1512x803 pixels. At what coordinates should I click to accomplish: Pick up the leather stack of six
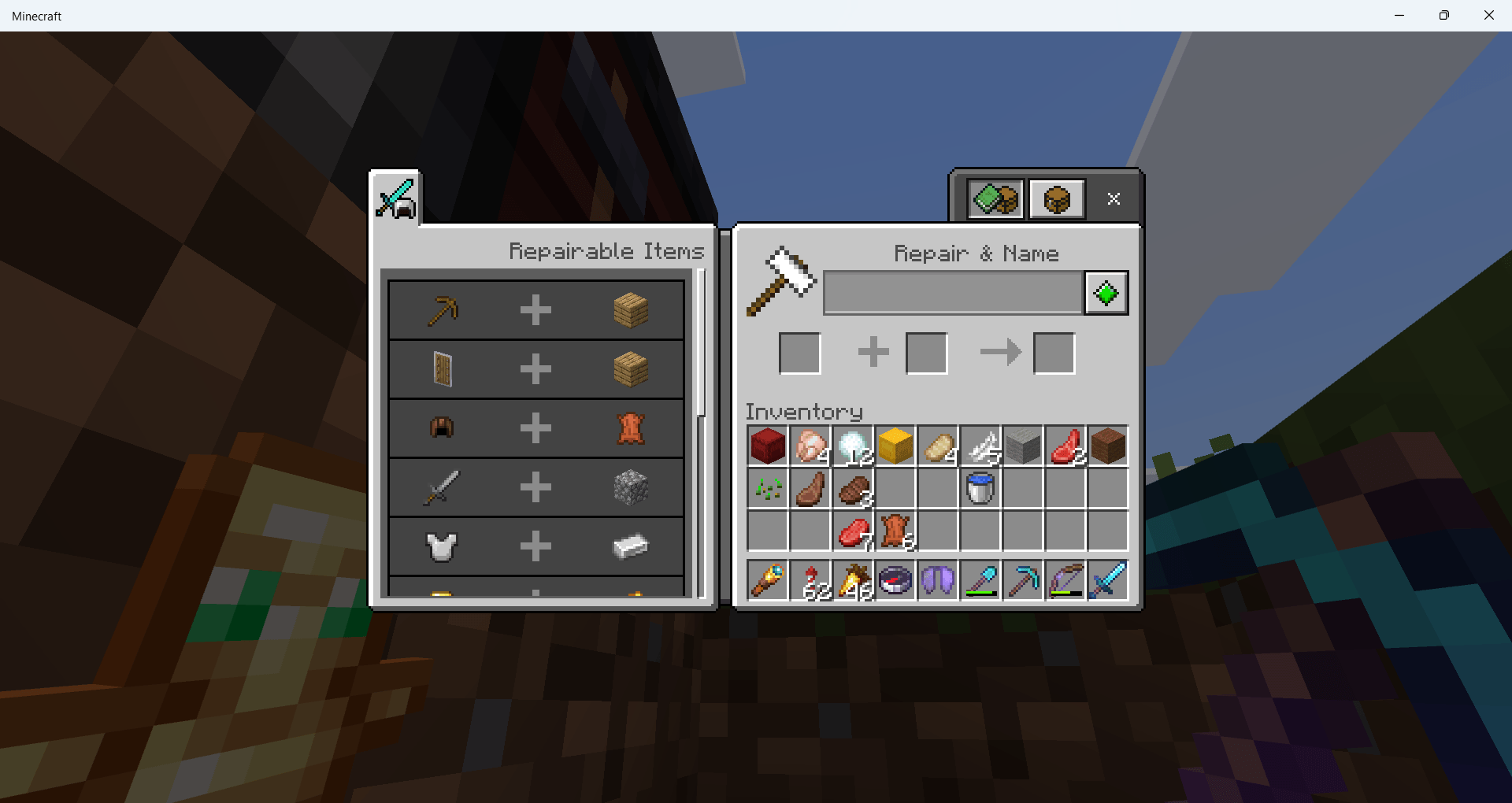point(895,531)
